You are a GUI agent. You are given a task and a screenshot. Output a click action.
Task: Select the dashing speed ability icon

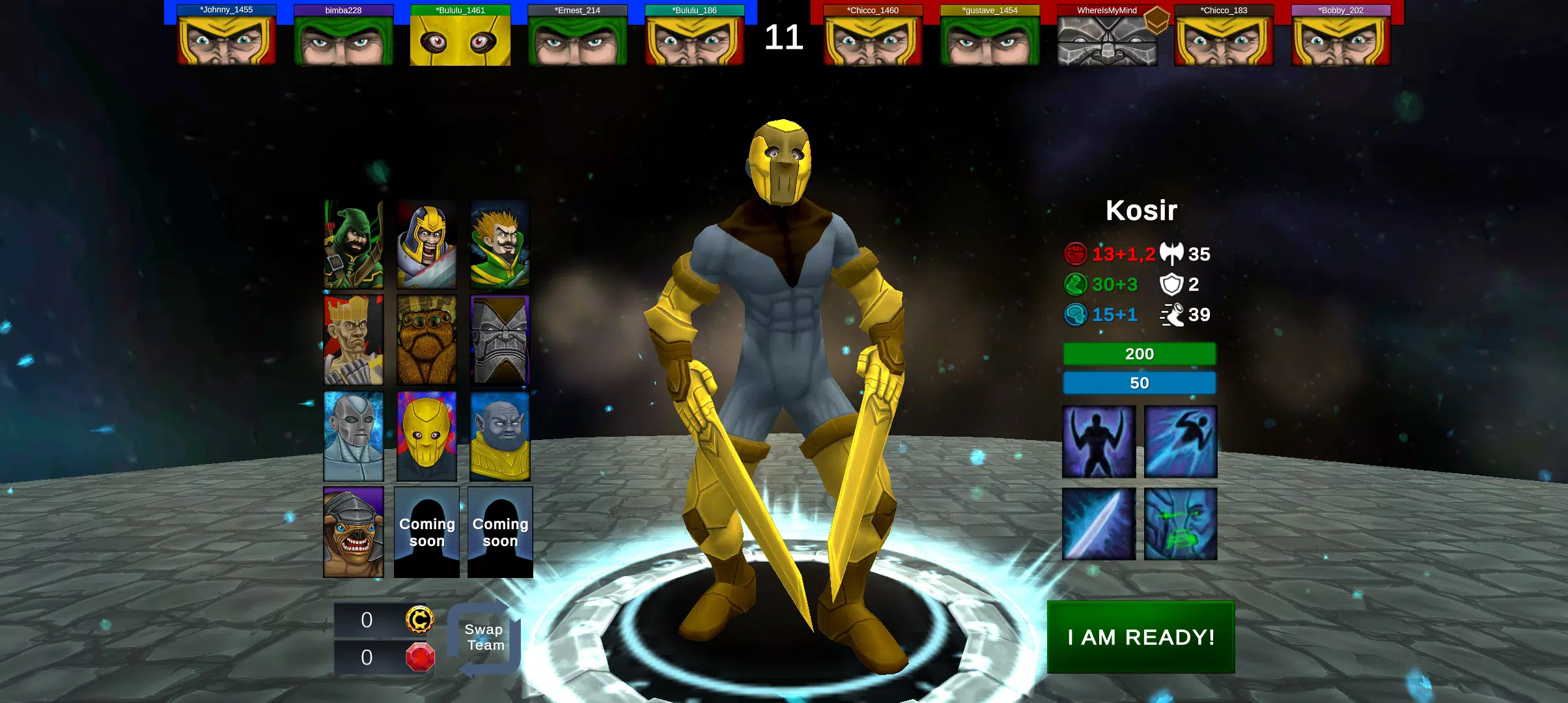pyautogui.click(x=1180, y=441)
